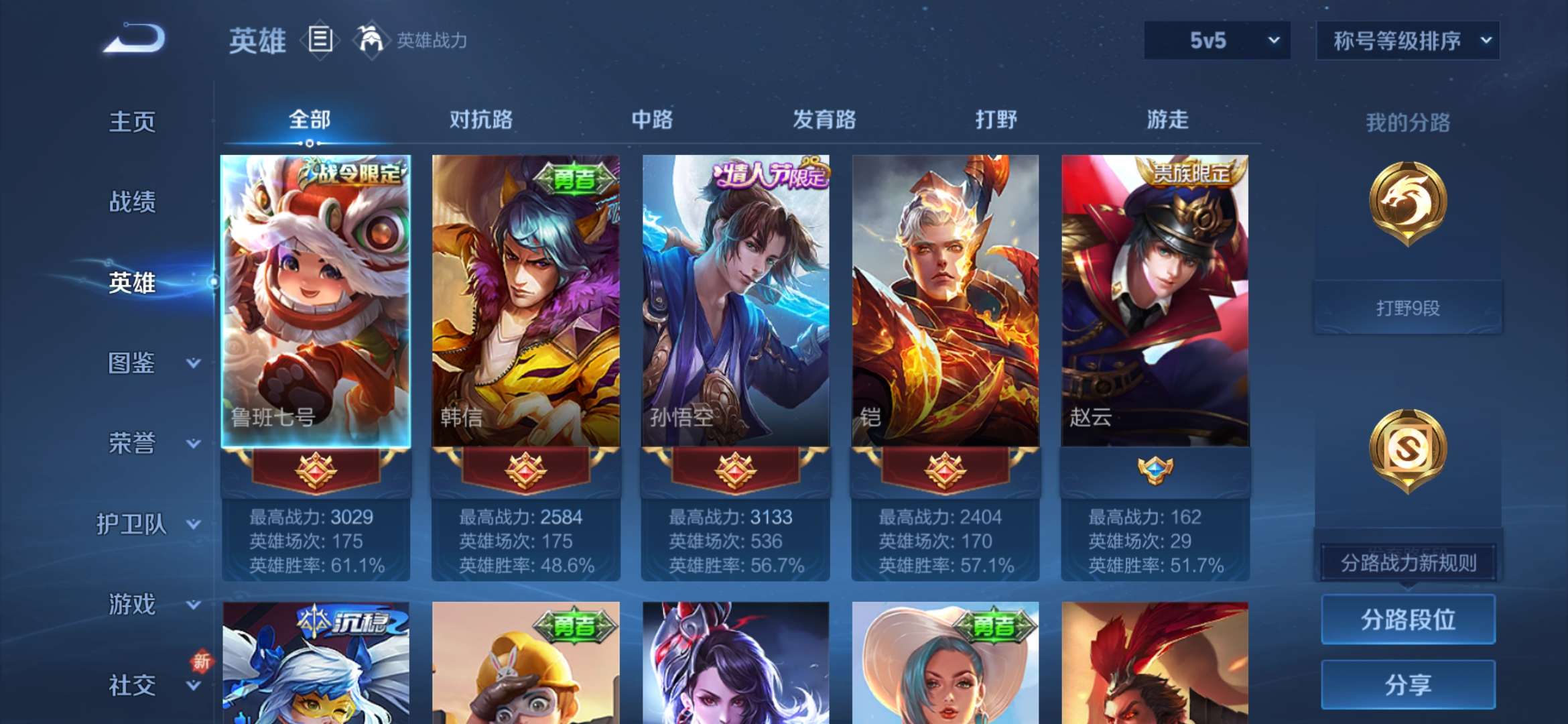Open the hero list icon beside 英雄 title
The height and width of the screenshot is (724, 1568).
click(x=320, y=40)
